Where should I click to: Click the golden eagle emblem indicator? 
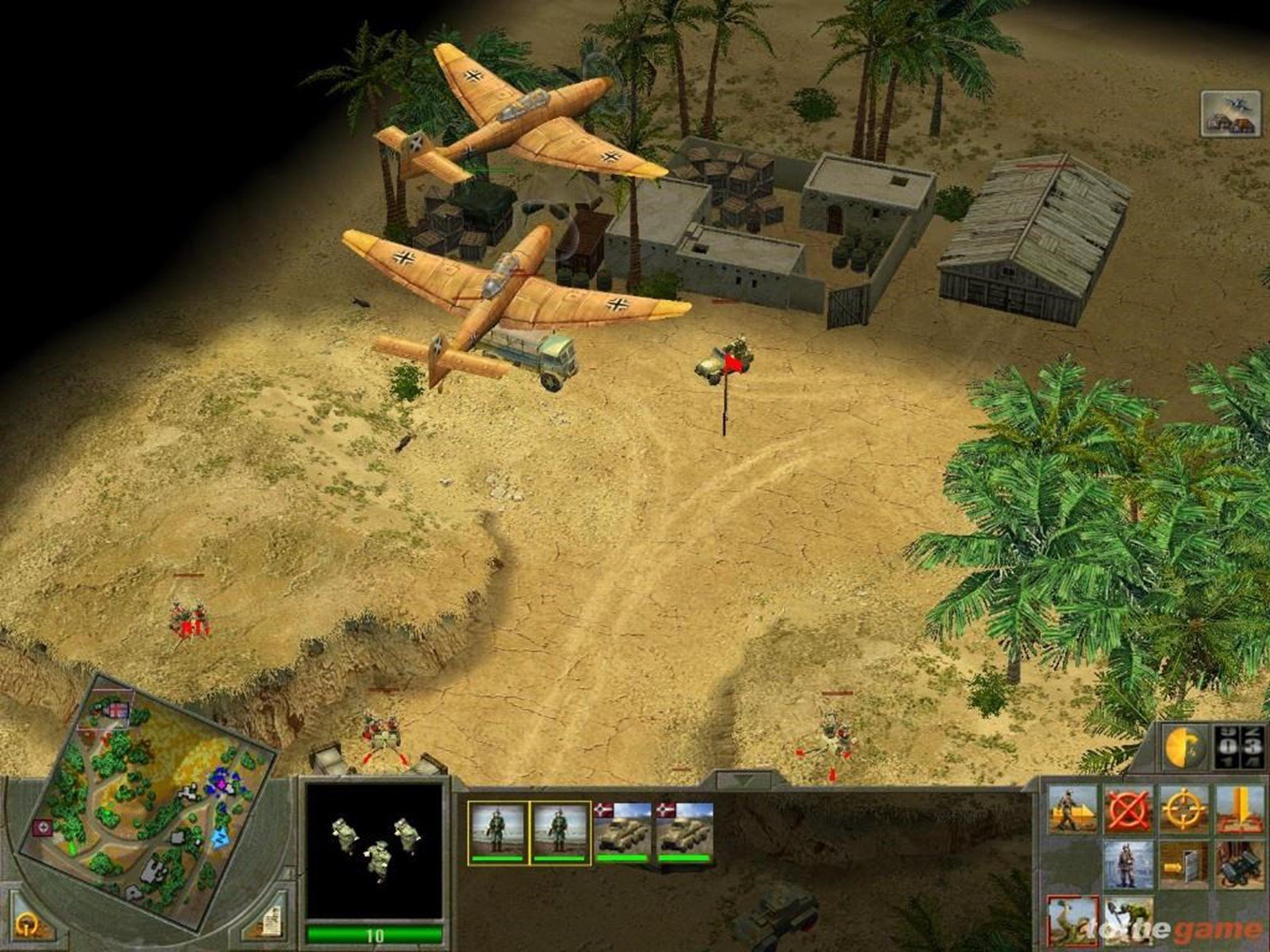(x=1185, y=747)
